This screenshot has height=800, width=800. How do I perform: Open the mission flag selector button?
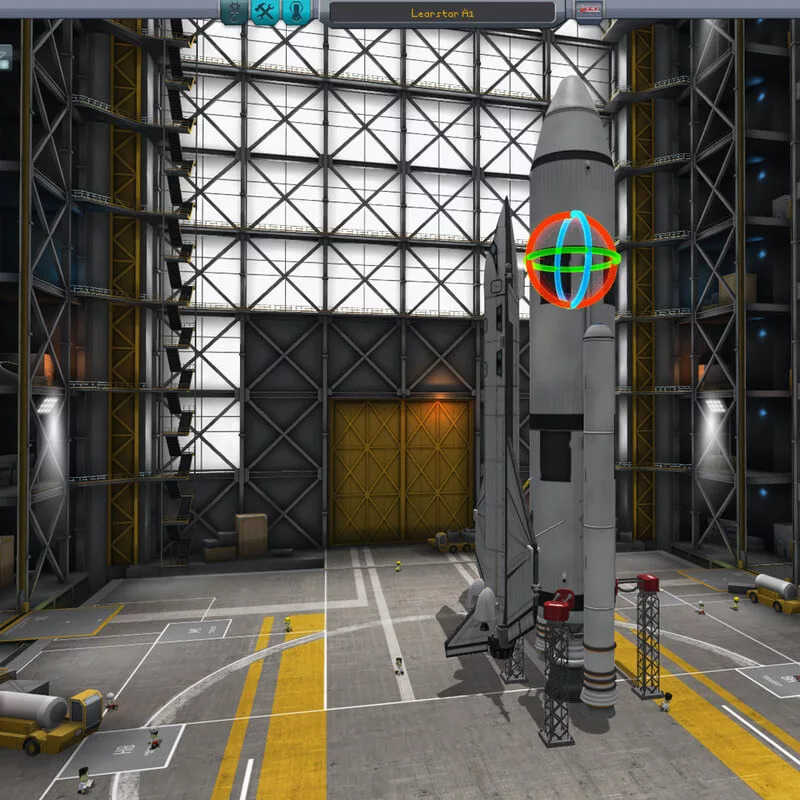[587, 11]
